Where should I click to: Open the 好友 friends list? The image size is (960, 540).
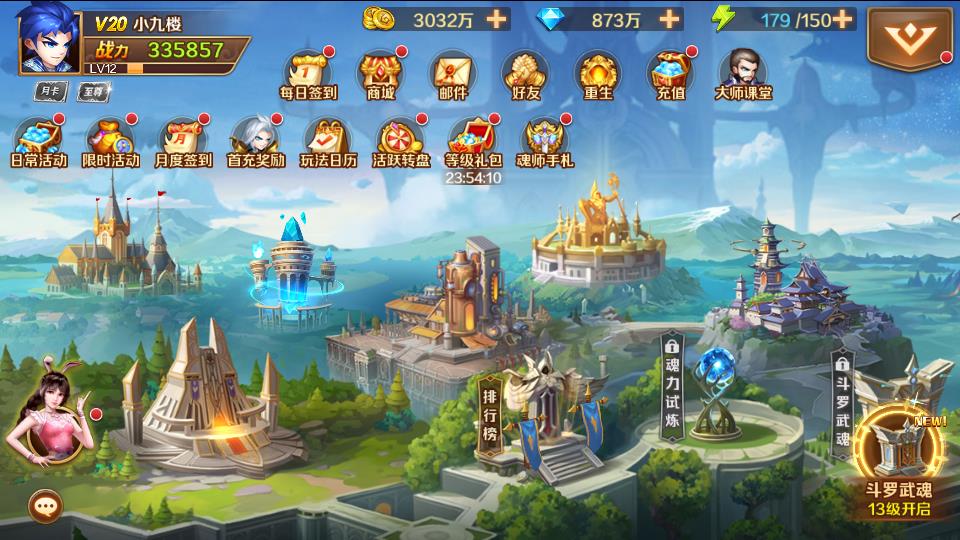click(524, 74)
